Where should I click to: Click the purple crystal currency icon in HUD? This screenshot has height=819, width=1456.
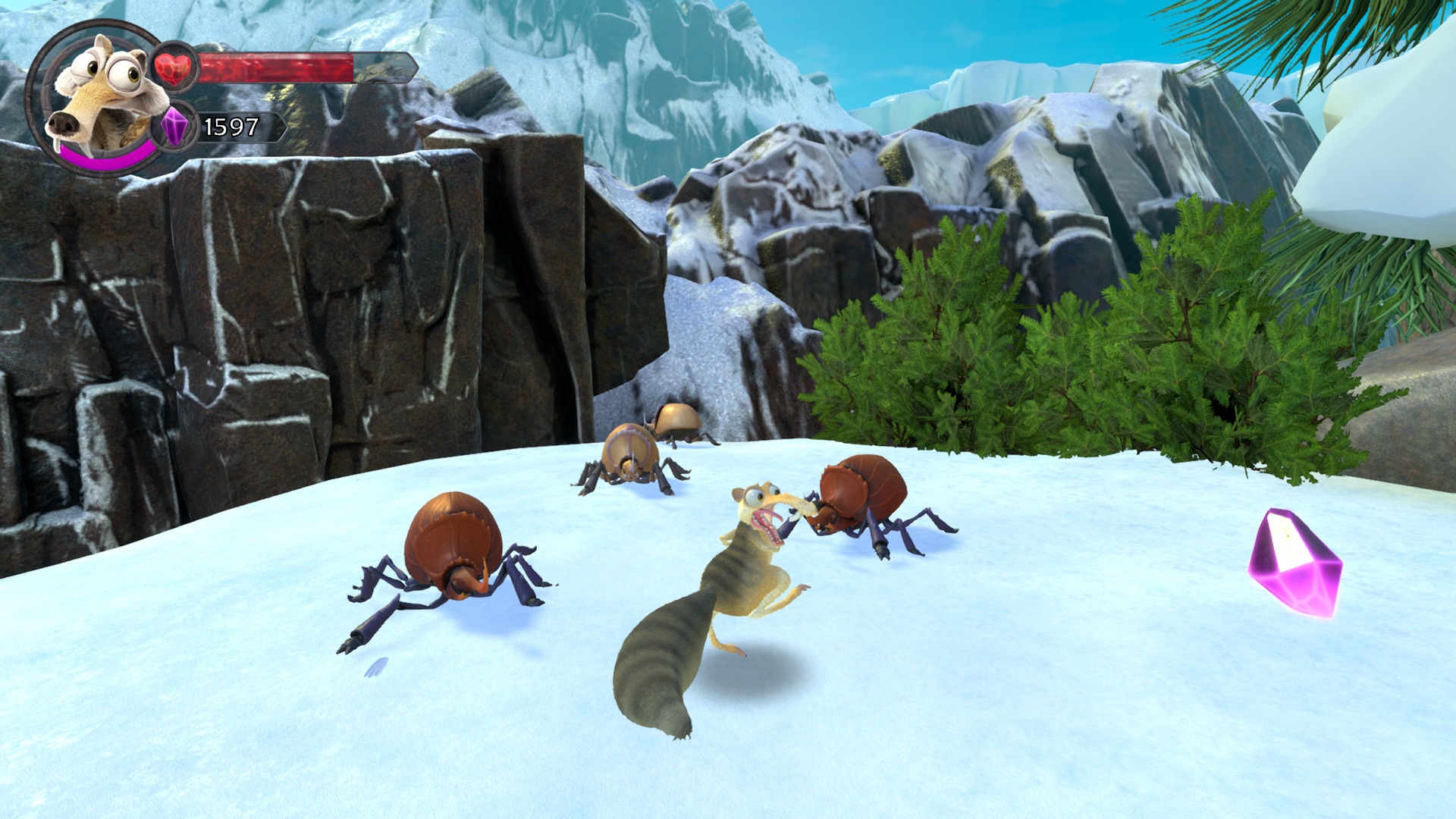pyautogui.click(x=175, y=127)
